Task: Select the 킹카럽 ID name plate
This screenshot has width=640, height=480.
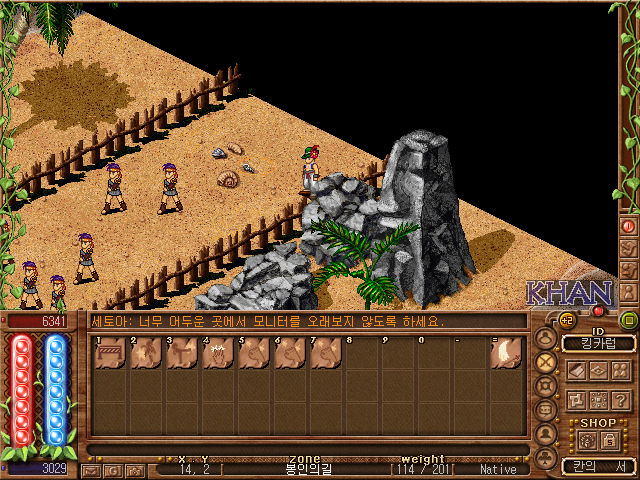Action: pos(598,344)
